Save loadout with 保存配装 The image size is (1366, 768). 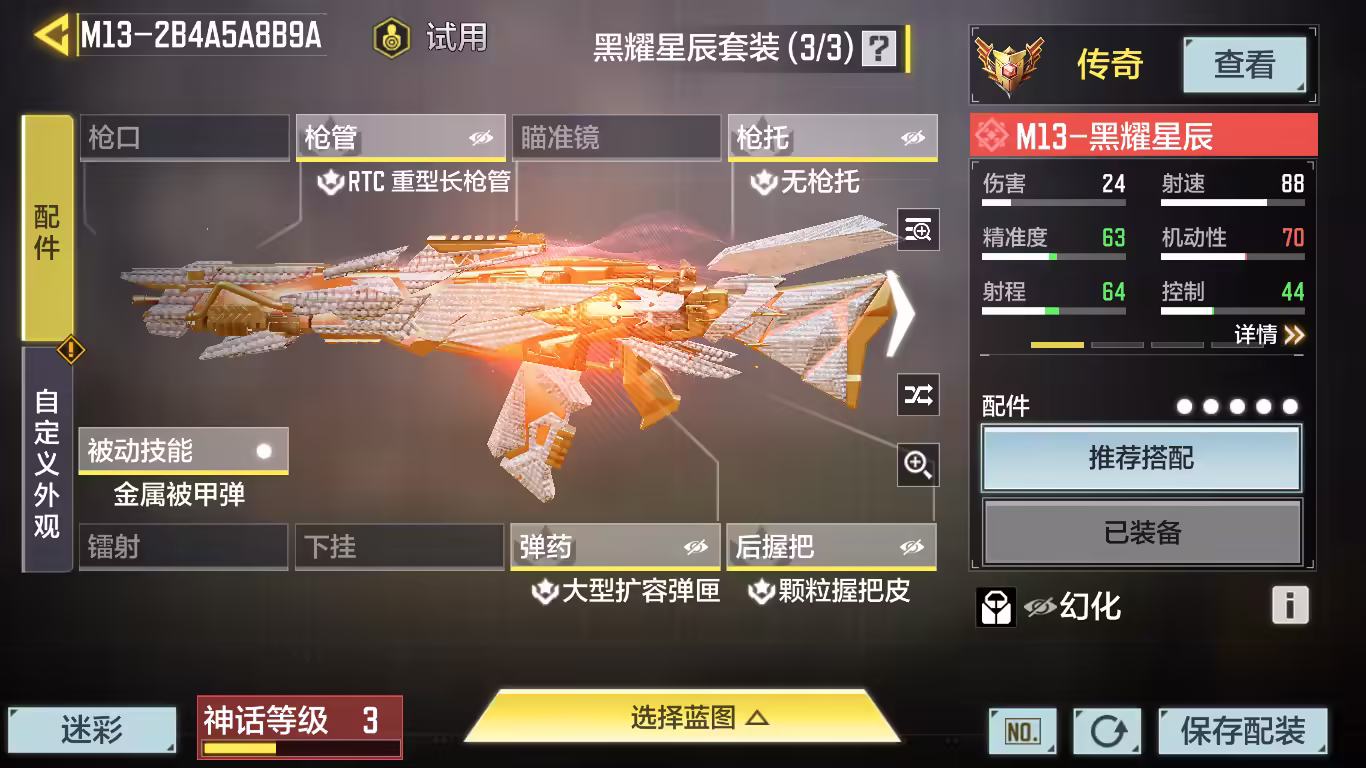[x=1243, y=731]
